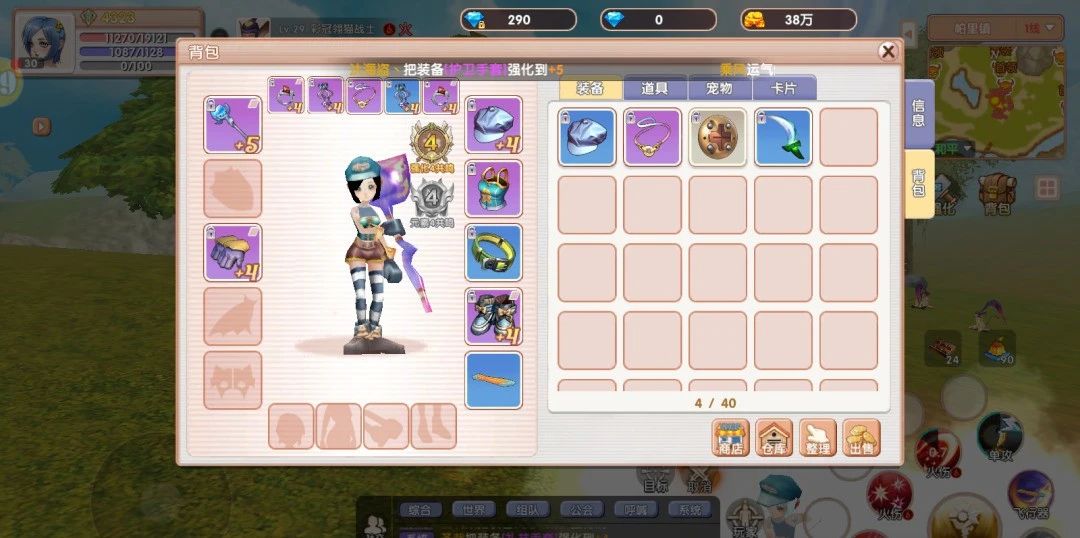Inspect the equipped +4 gloves slot

pos(232,252)
